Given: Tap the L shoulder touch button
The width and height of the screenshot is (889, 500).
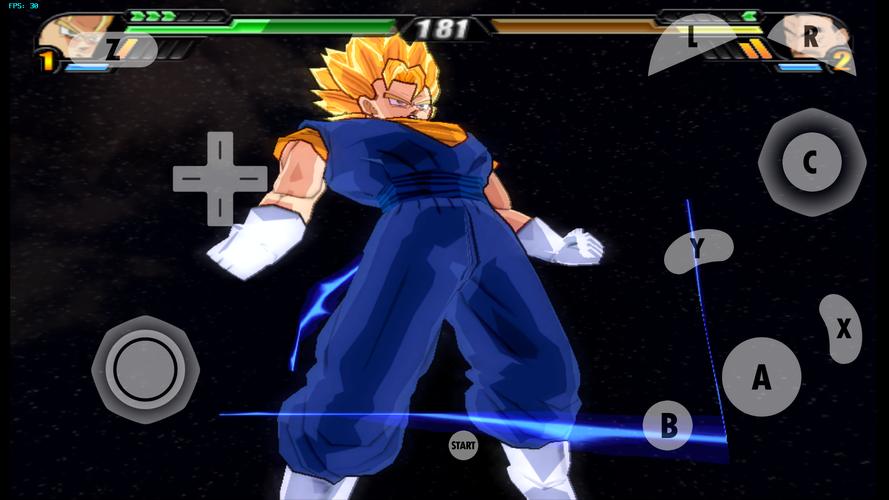Looking at the screenshot, I should click(x=692, y=42).
